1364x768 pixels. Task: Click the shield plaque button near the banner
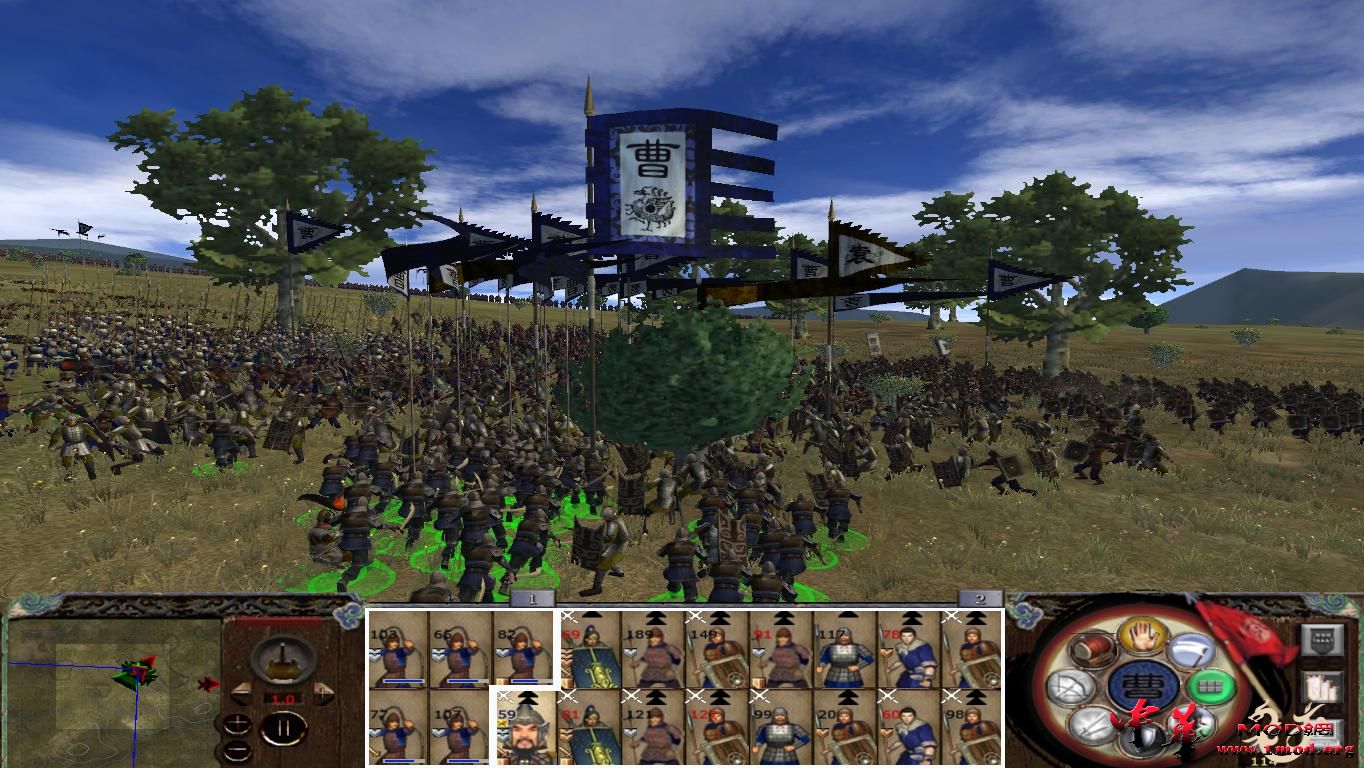pyautogui.click(x=1321, y=639)
